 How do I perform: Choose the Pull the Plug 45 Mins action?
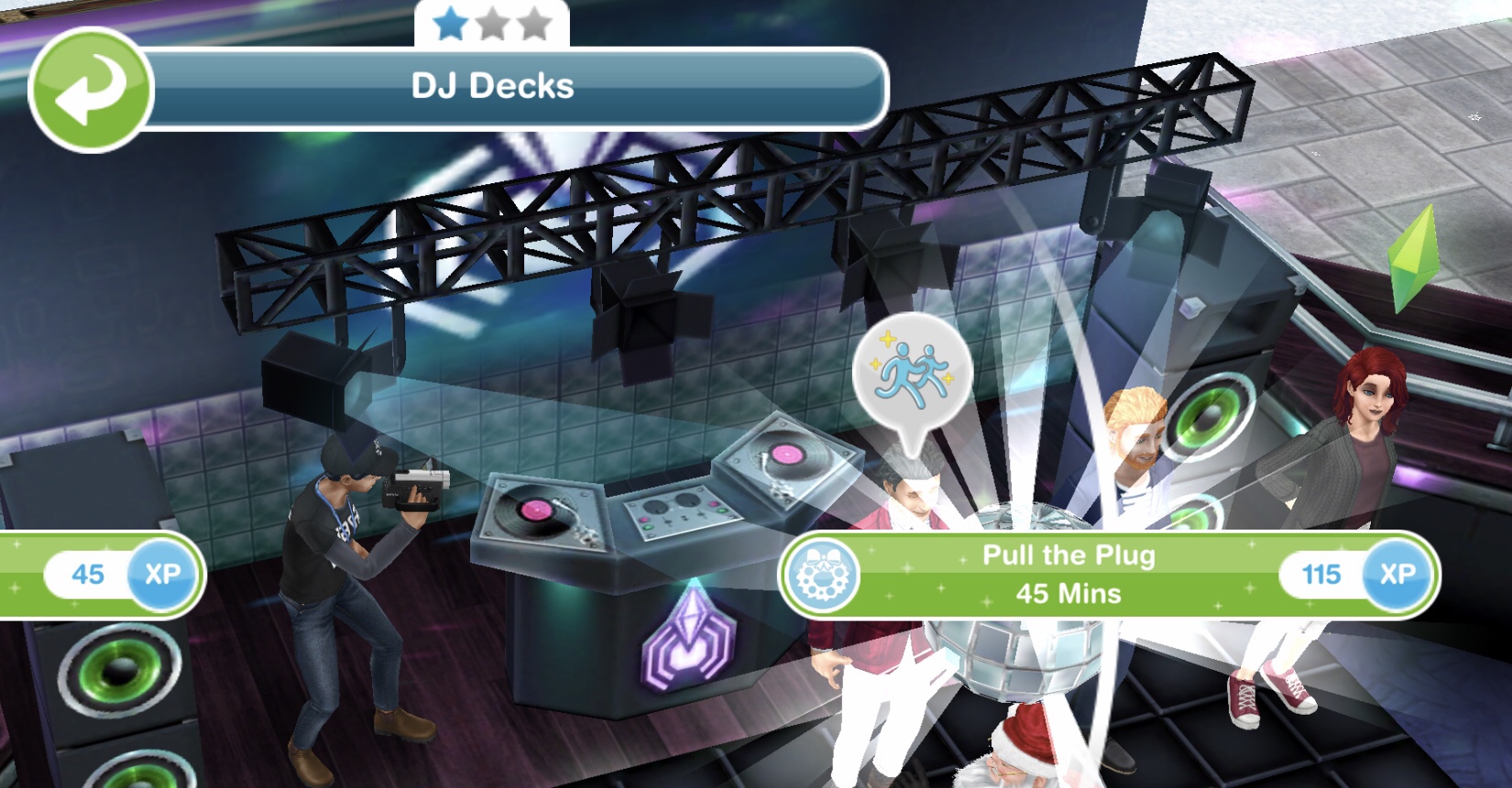point(1068,575)
